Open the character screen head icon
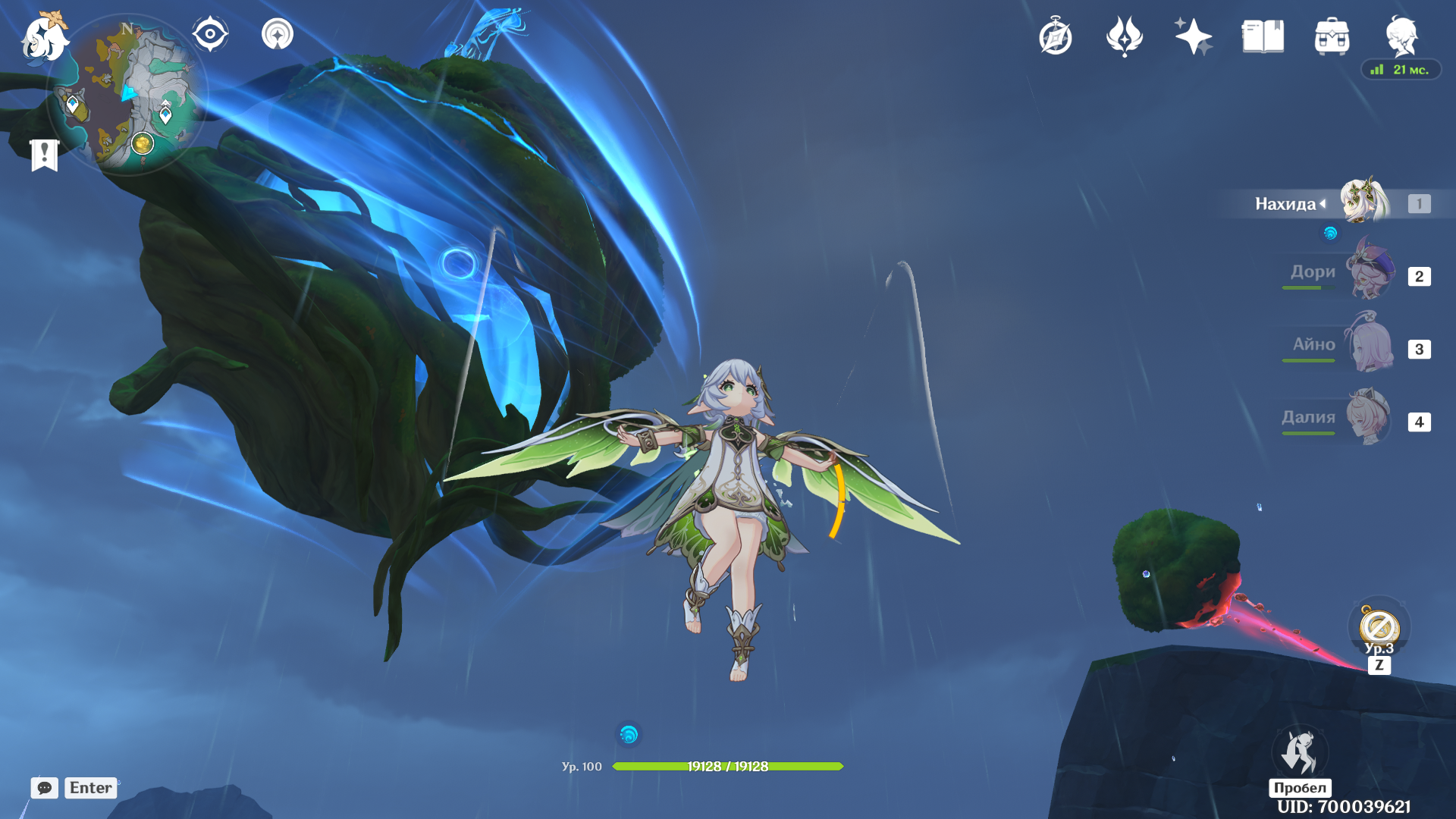The width and height of the screenshot is (1456, 819). click(x=1401, y=35)
